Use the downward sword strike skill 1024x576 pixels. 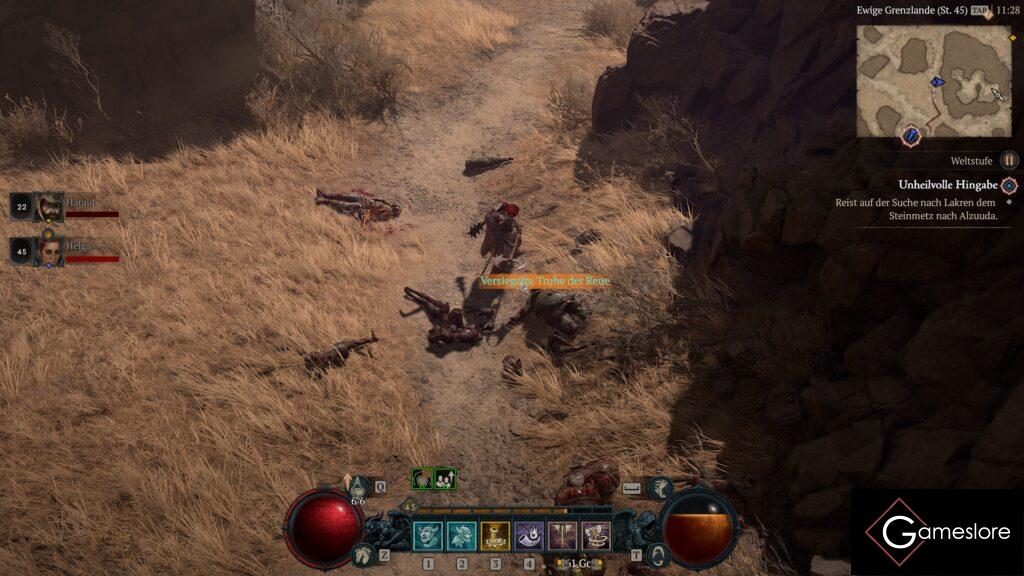click(x=563, y=536)
